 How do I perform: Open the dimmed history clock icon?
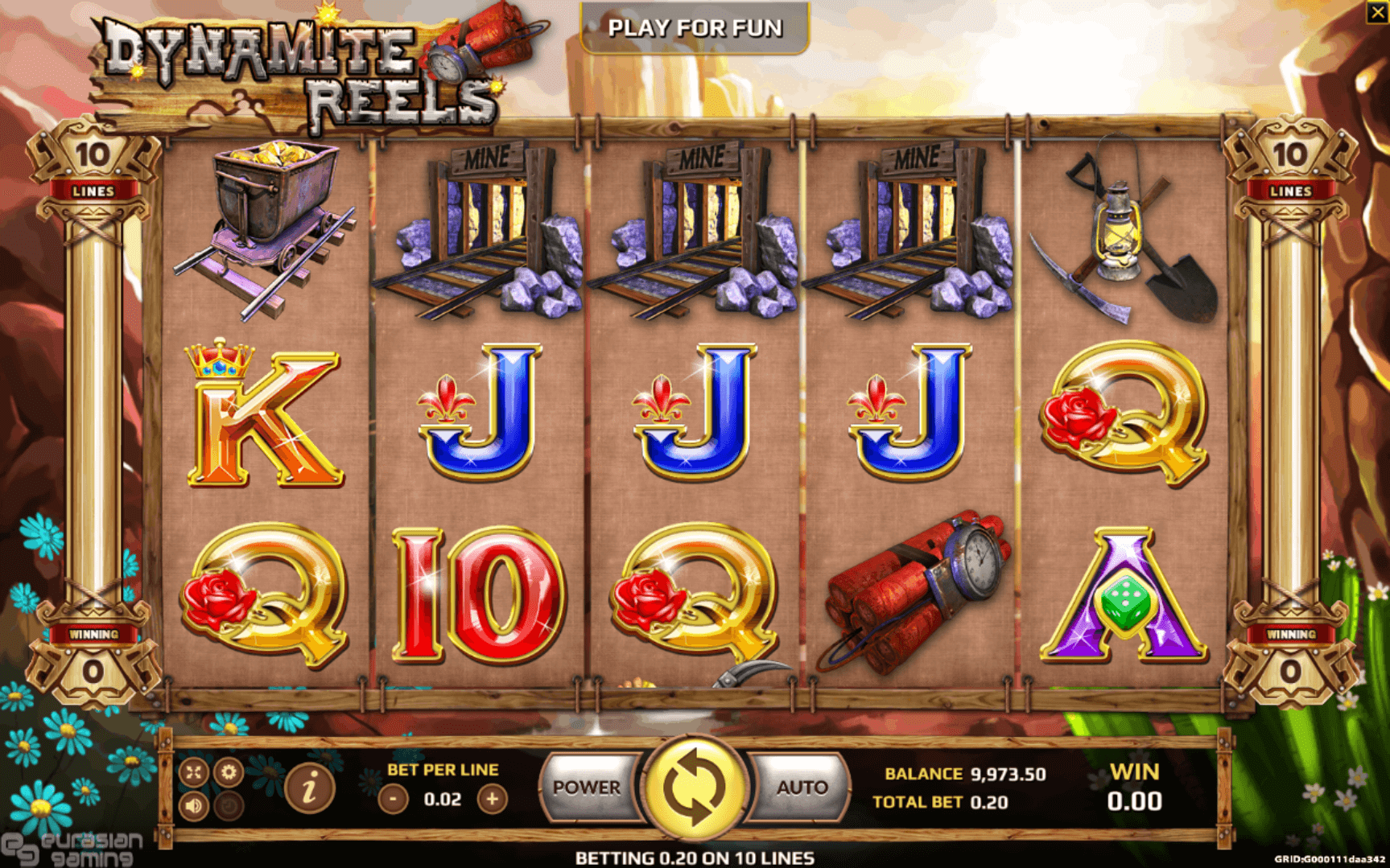click(229, 805)
